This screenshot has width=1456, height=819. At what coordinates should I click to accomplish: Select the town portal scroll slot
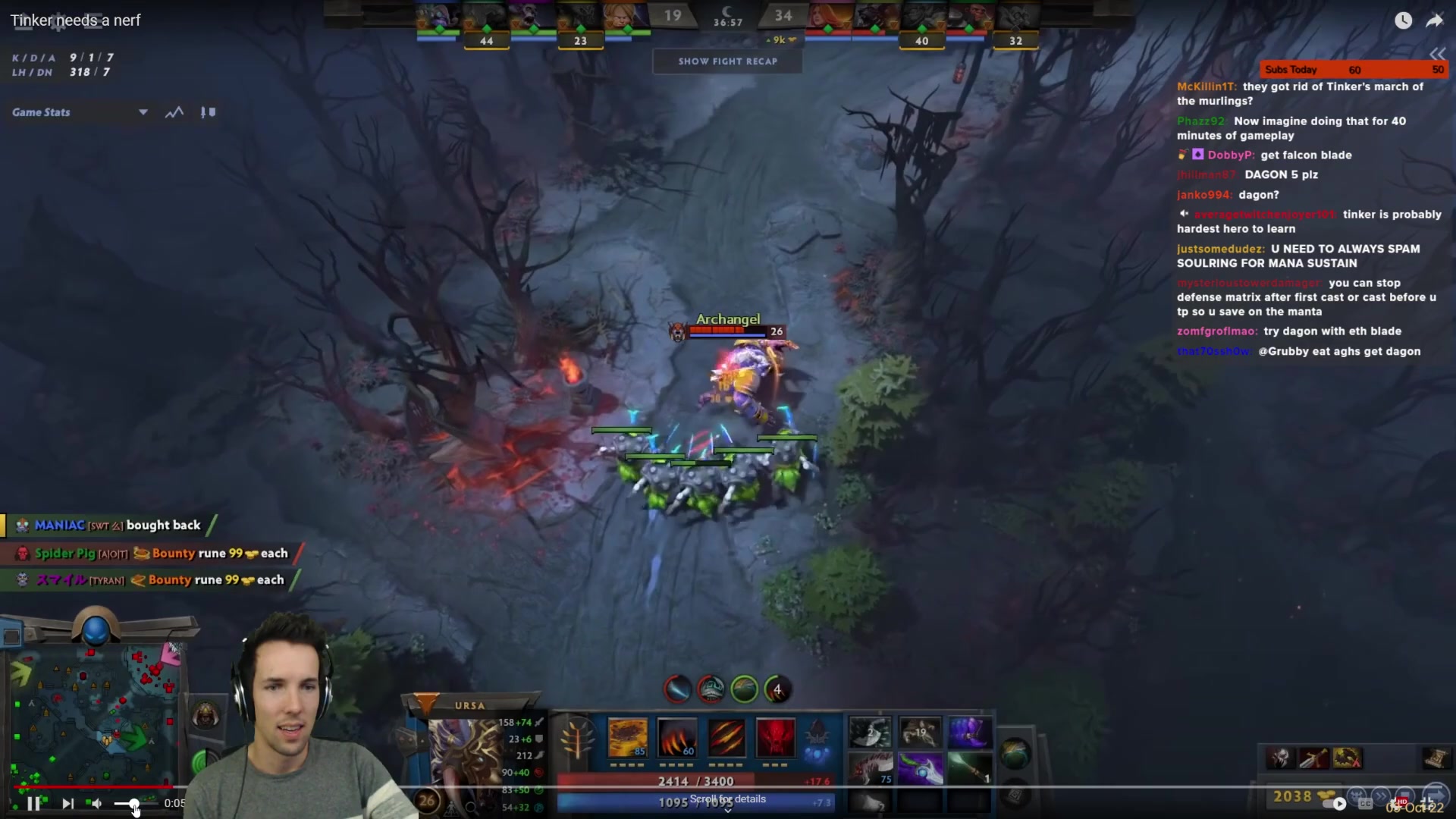click(1015, 755)
